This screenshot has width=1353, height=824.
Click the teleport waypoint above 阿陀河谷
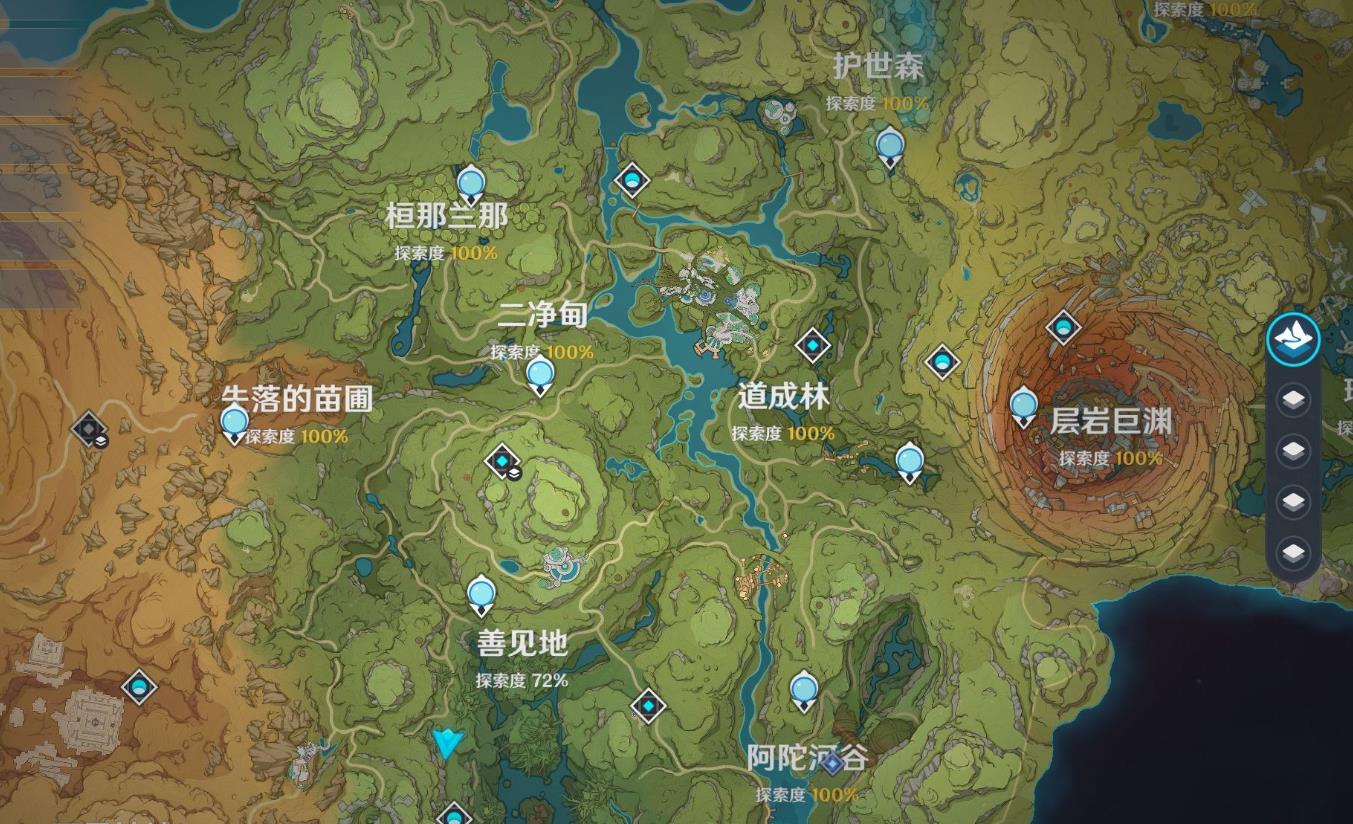802,689
